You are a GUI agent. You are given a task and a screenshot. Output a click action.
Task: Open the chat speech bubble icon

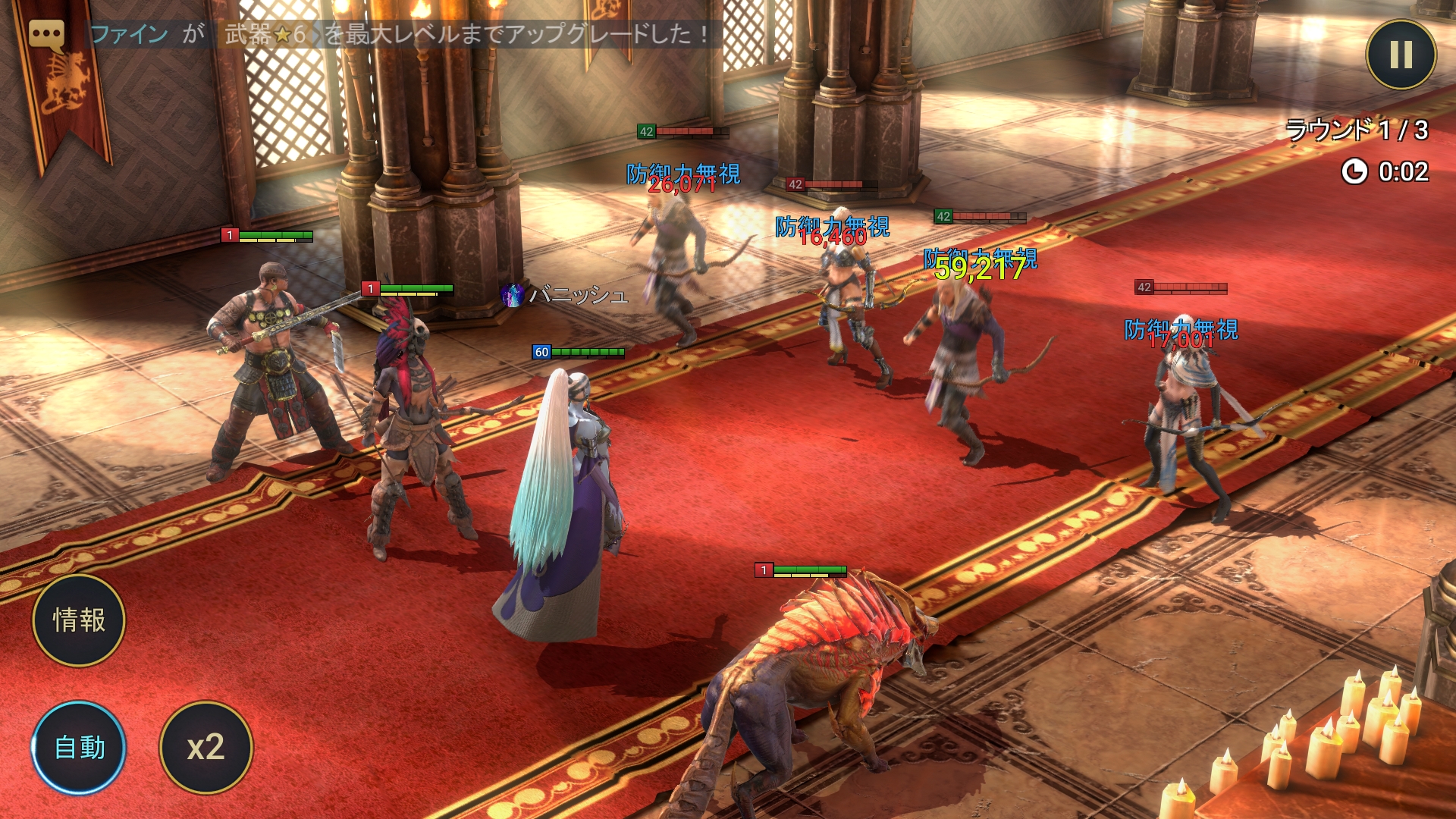point(46,35)
